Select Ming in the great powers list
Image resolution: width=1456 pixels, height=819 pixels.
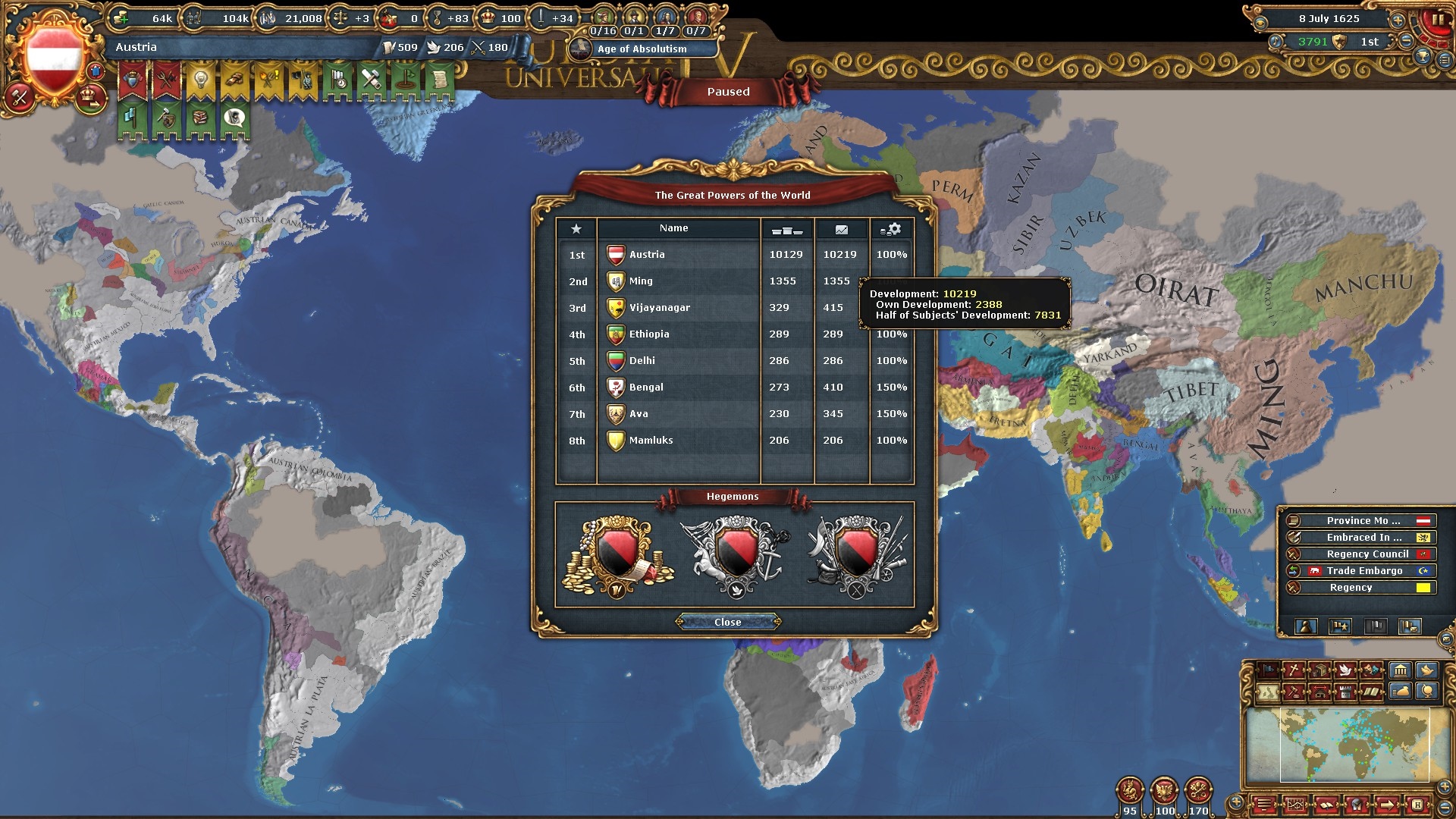click(x=641, y=281)
